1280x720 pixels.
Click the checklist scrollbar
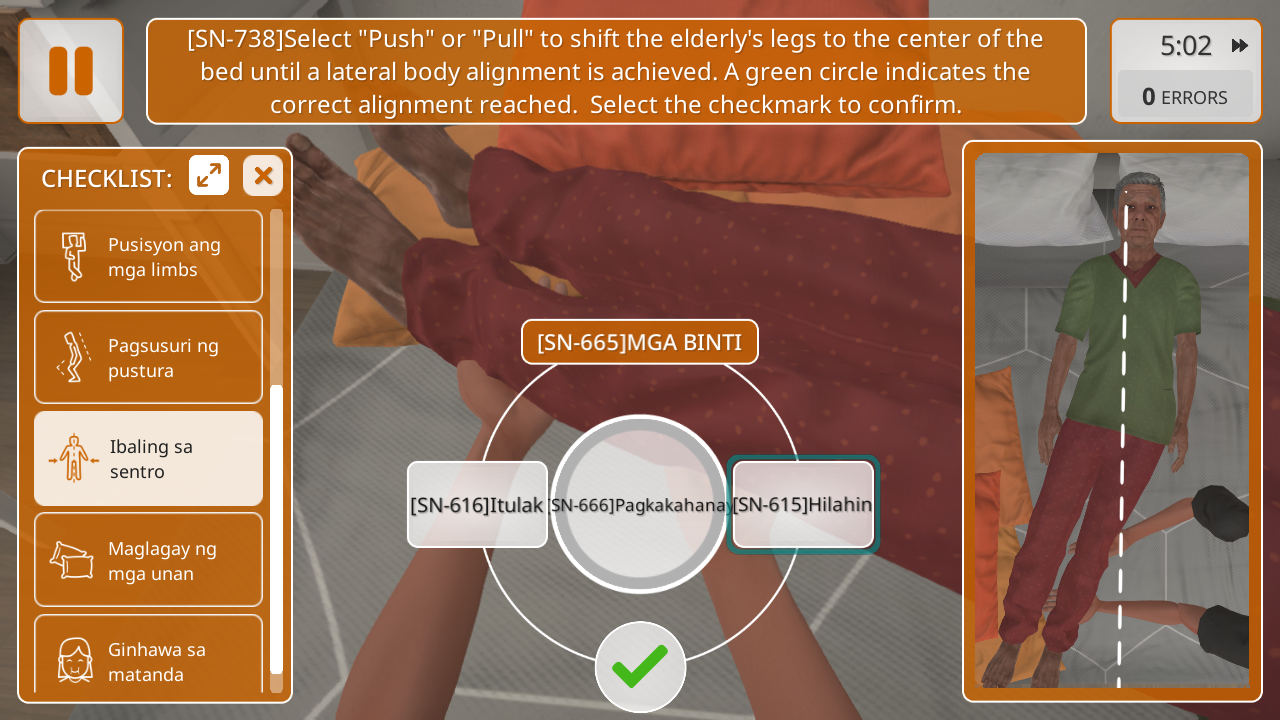(x=277, y=528)
